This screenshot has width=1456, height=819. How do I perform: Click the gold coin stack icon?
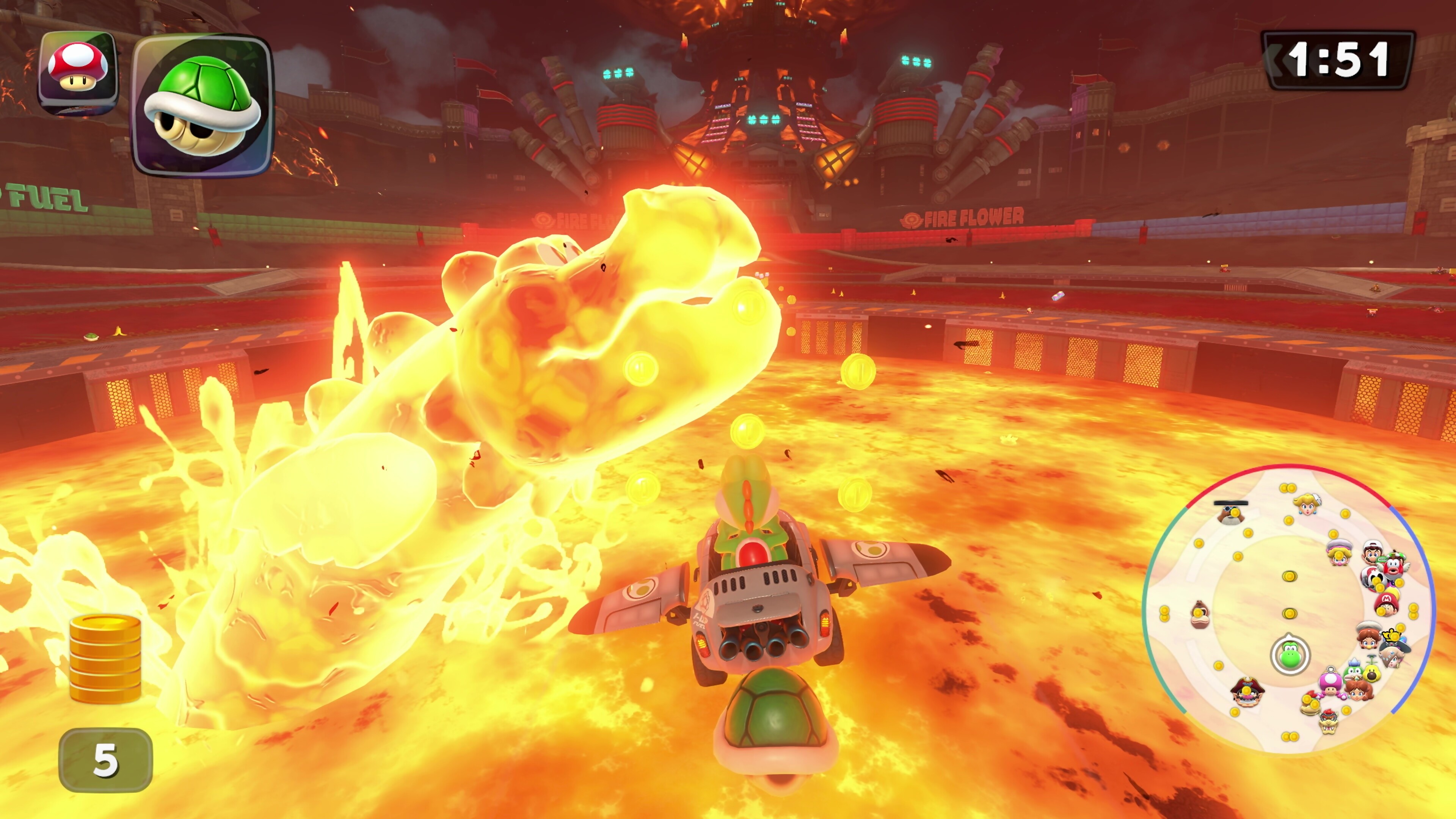(x=105, y=659)
